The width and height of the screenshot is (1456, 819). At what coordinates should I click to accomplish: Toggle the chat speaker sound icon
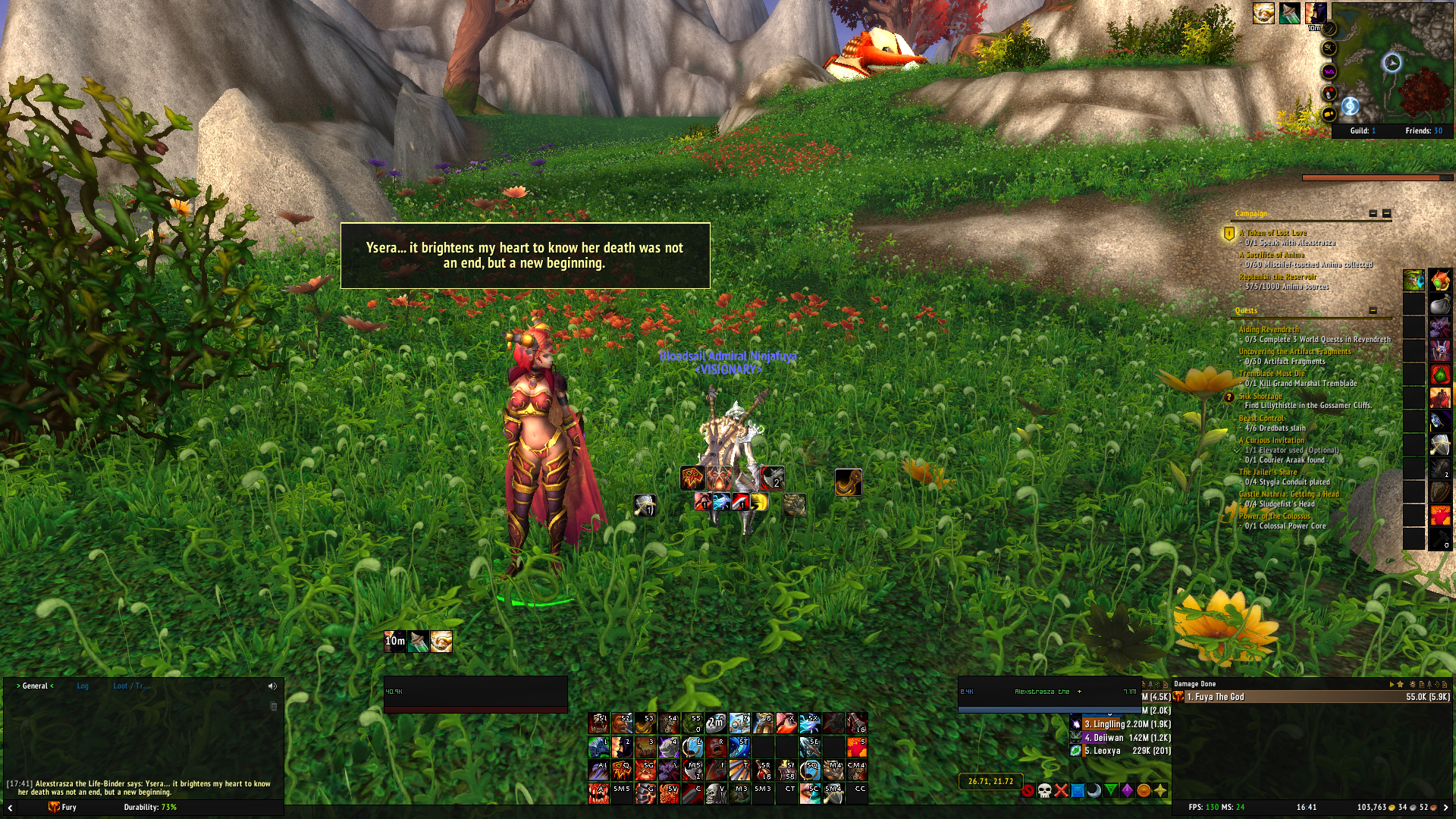(x=272, y=686)
